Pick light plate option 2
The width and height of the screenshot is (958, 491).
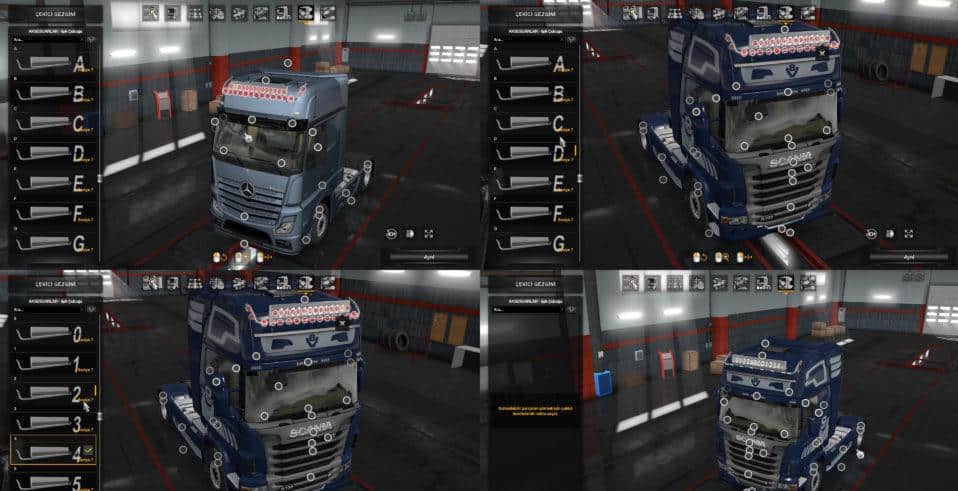54,394
